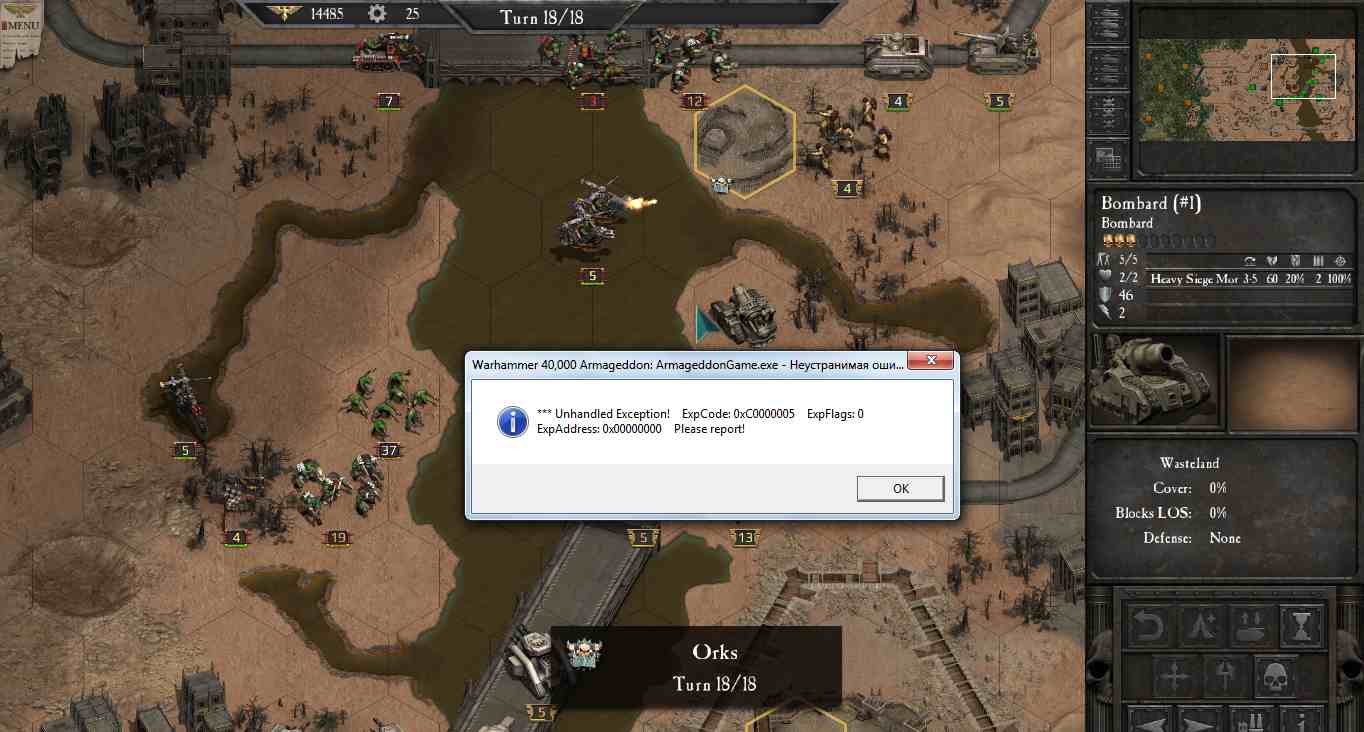1364x732 pixels.
Task: Select the previous unit arrow button
Action: point(1152,720)
